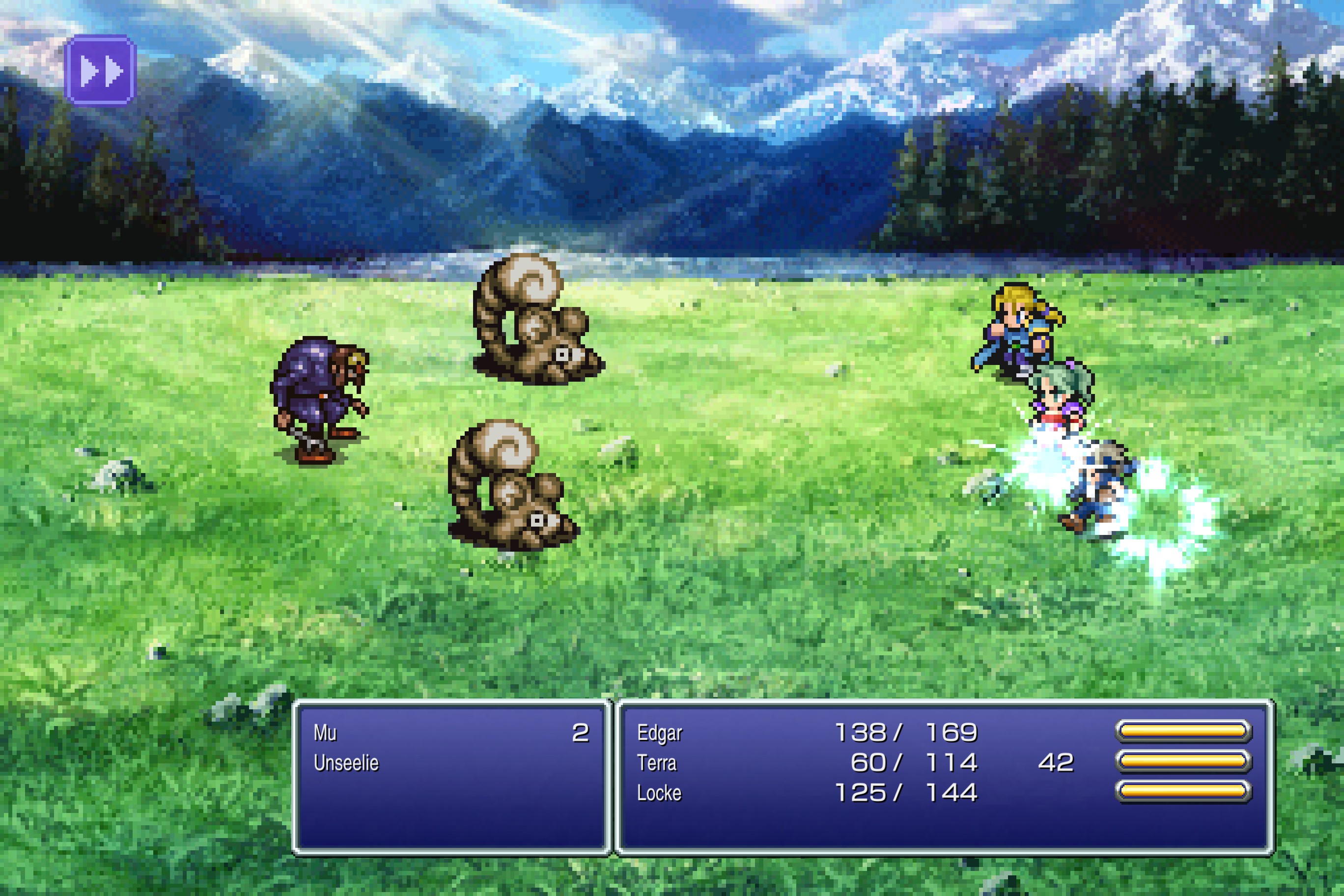The height and width of the screenshot is (896, 1344).
Task: Select Mu in the enemy list
Action: point(325,732)
